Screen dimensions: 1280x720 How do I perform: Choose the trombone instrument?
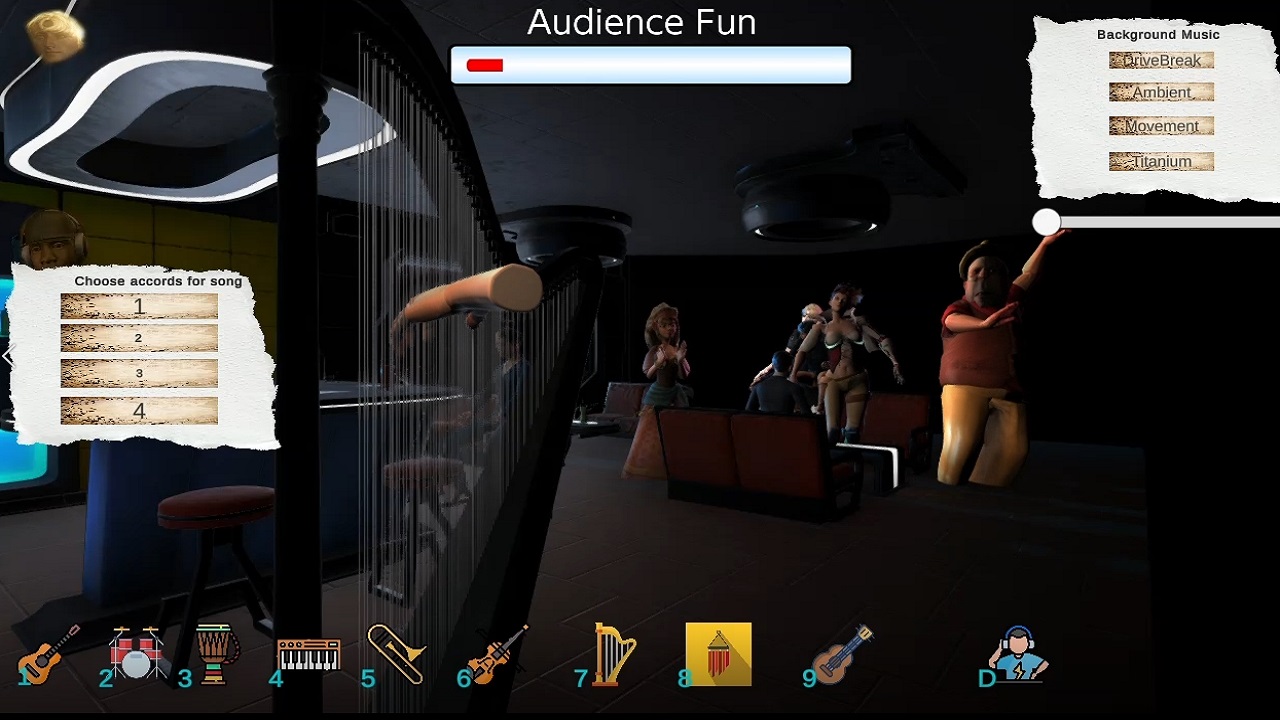tap(395, 655)
